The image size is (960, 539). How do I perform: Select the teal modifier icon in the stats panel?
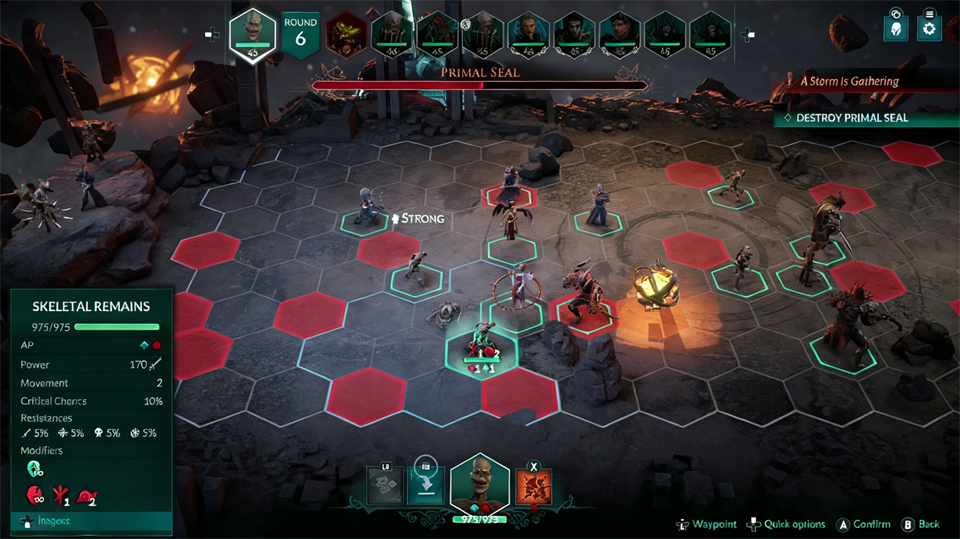34,468
